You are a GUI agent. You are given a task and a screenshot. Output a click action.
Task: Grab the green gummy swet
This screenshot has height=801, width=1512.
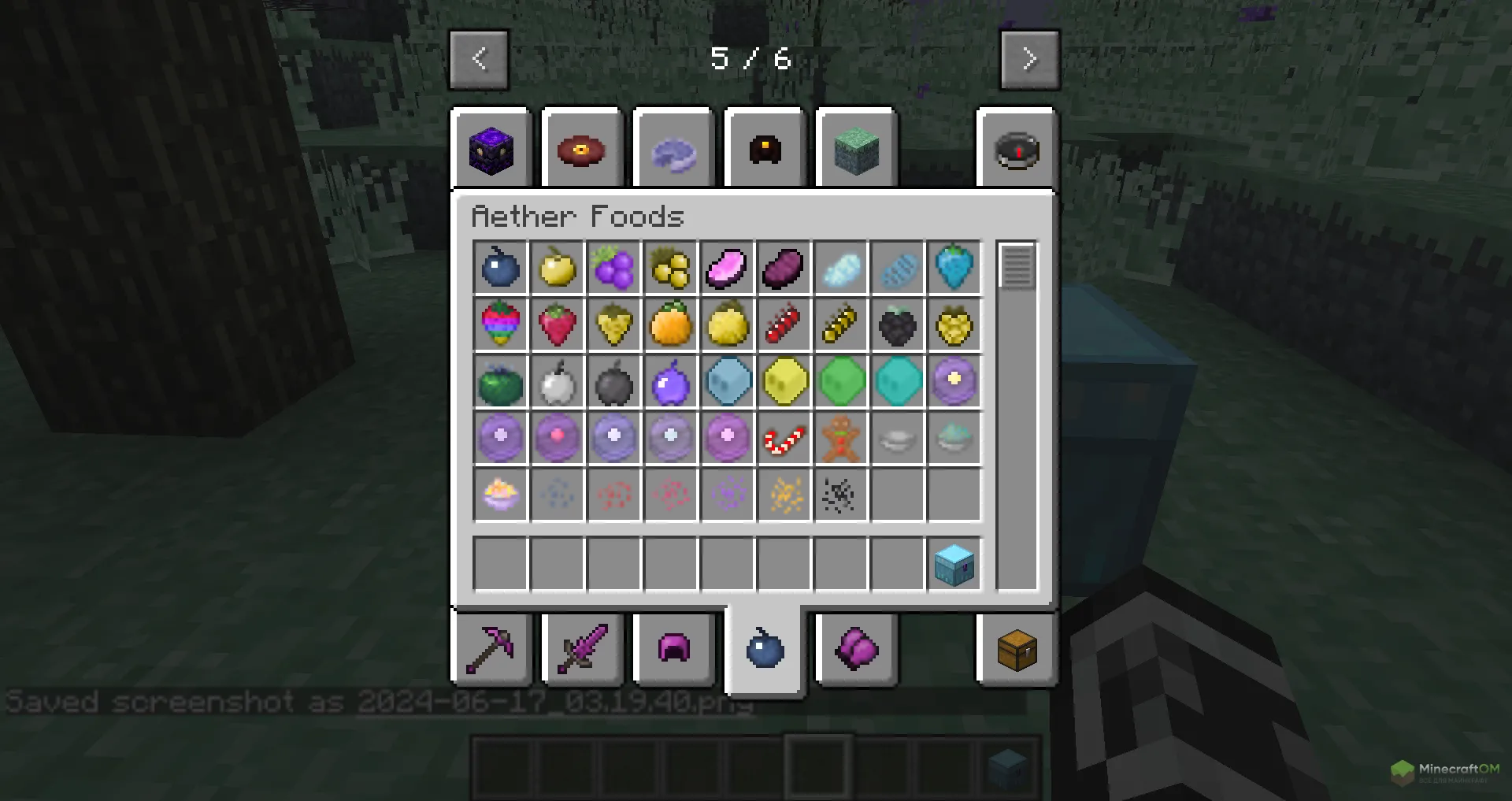[841, 381]
